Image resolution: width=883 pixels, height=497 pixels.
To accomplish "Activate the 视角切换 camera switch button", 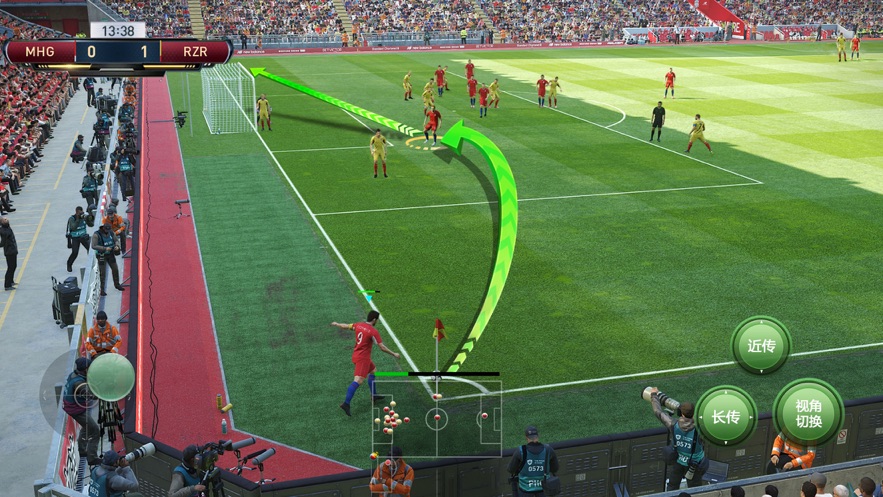I will tap(808, 412).
